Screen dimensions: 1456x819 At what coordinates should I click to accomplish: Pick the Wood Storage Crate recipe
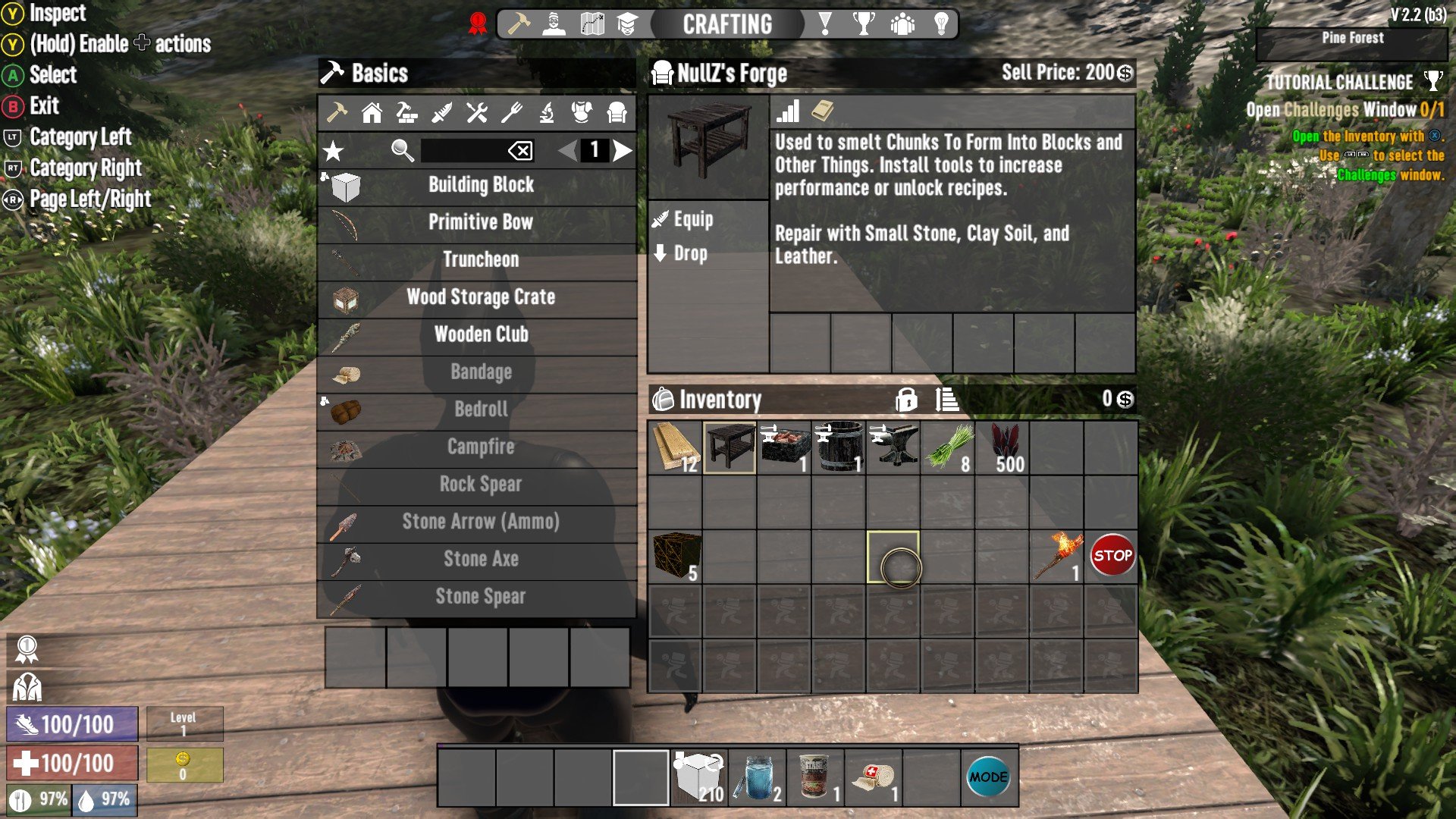(x=480, y=297)
